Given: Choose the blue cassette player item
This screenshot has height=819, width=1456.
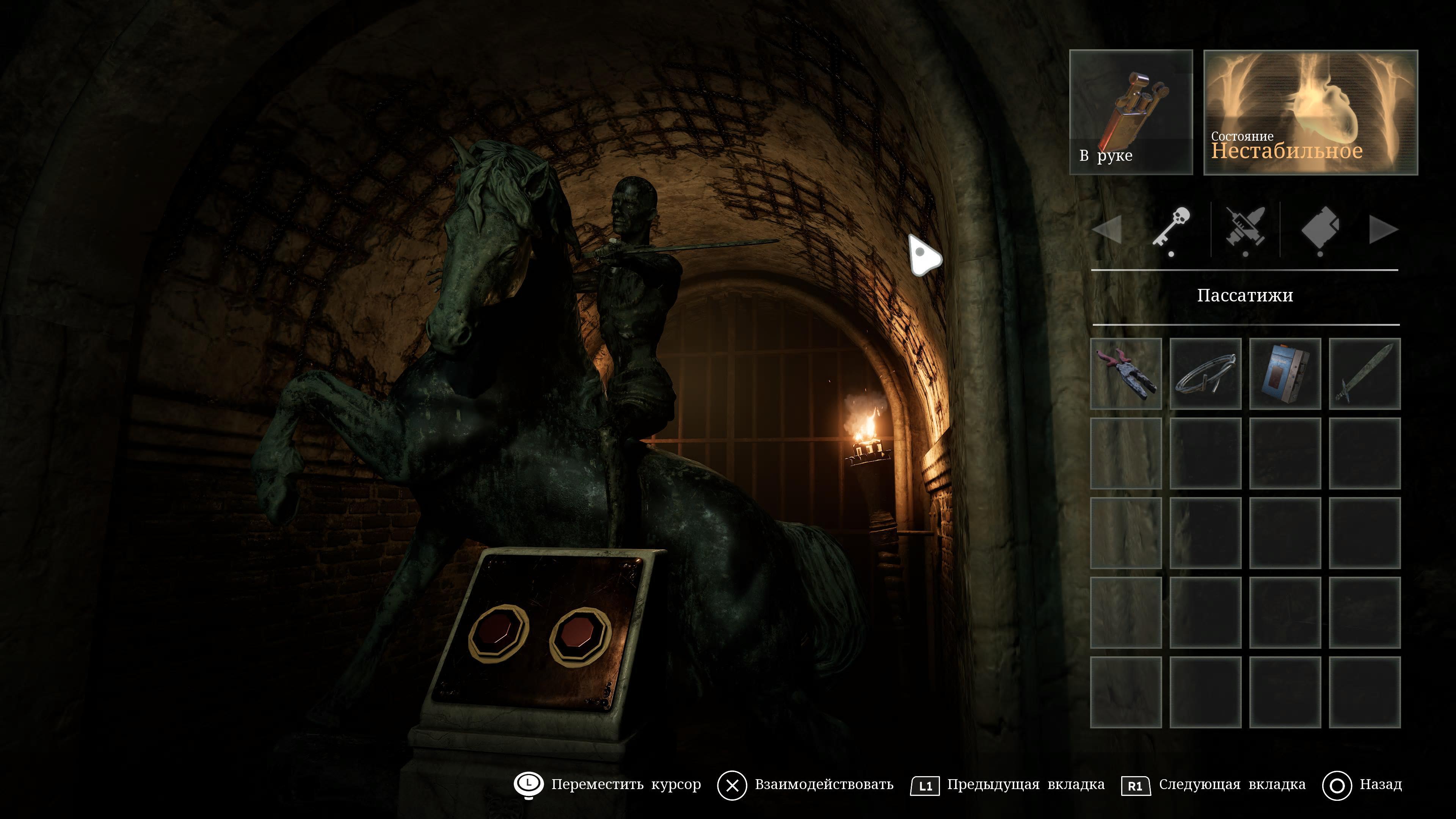Looking at the screenshot, I should pos(1285,373).
